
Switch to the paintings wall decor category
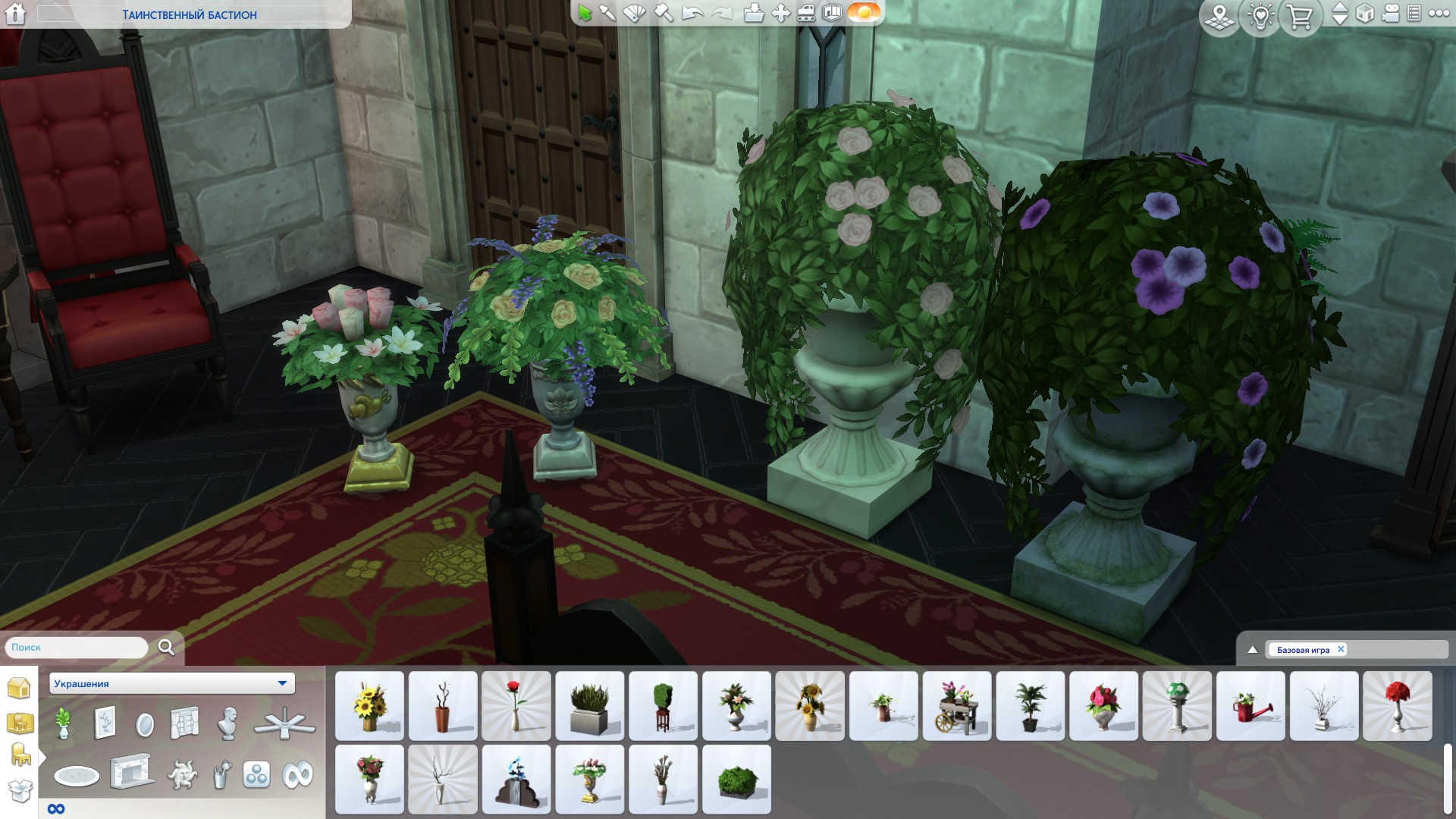(105, 723)
